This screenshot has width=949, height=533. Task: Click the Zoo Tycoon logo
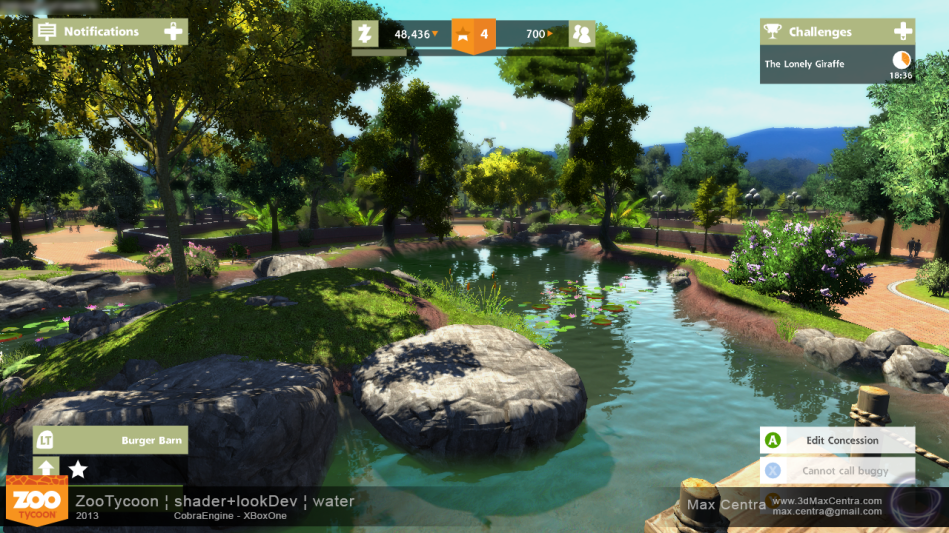[x=37, y=501]
